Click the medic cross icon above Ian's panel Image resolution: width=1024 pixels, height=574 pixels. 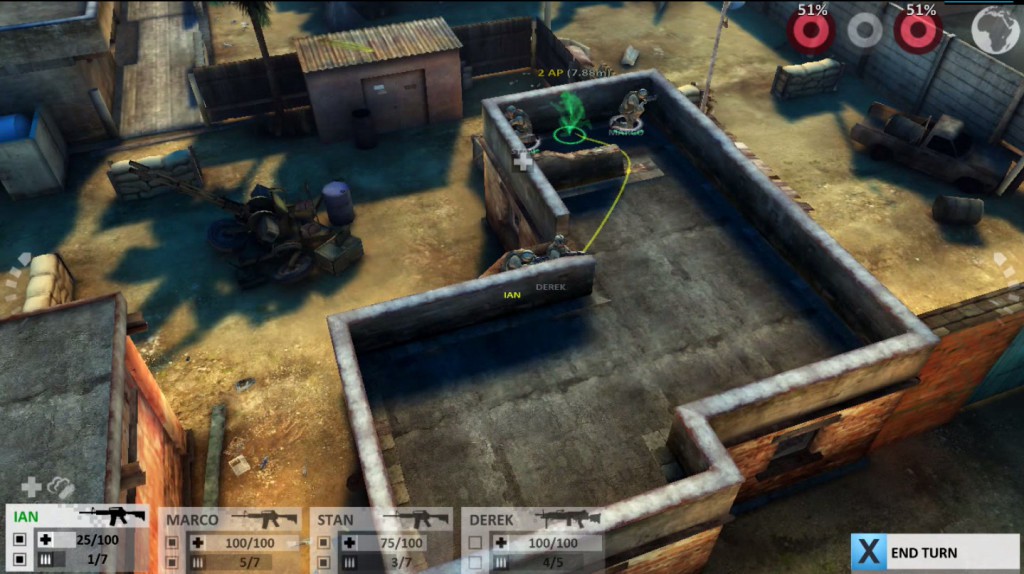[31, 487]
